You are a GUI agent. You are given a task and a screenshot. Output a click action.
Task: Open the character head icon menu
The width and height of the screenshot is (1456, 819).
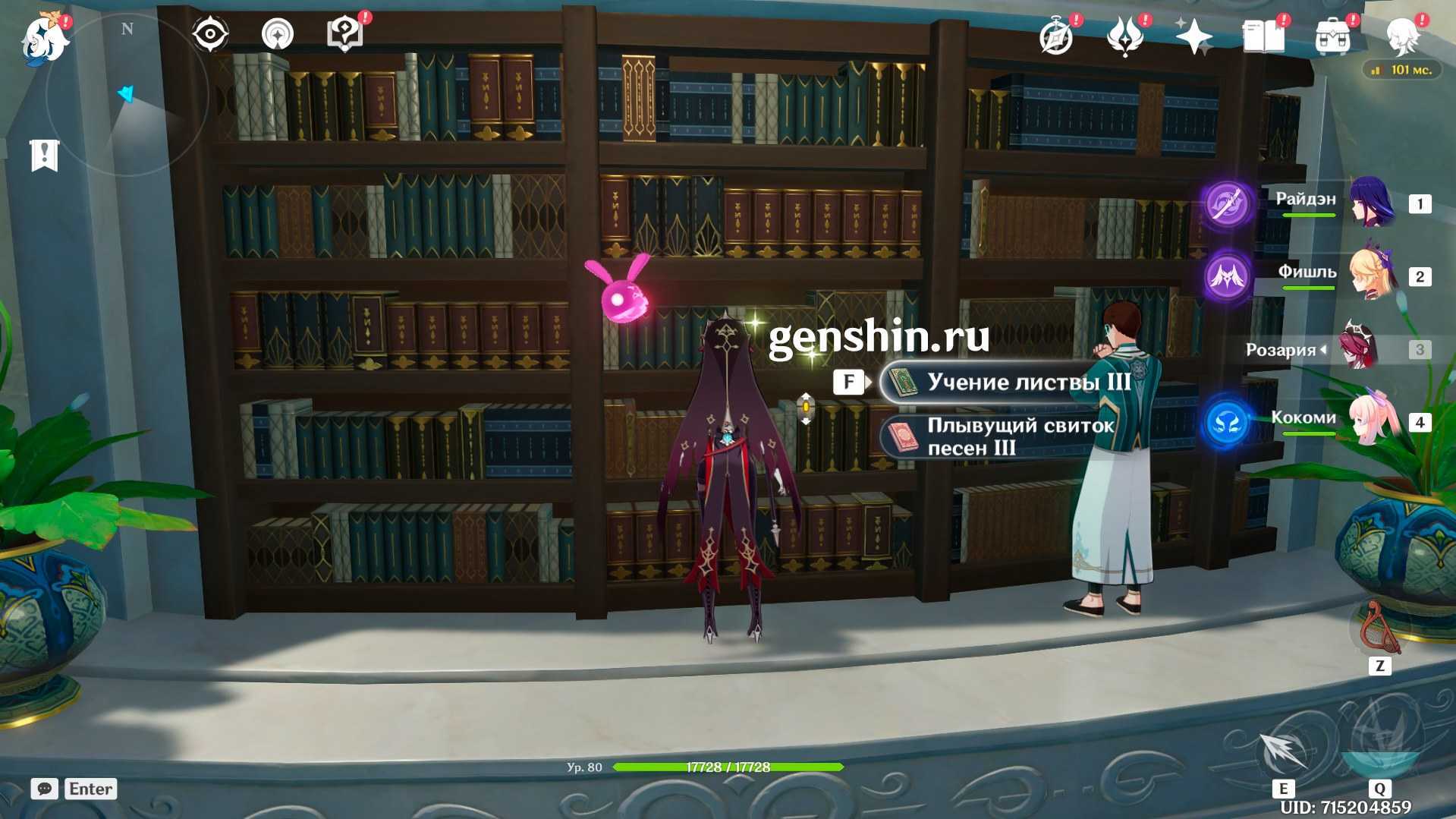(x=1402, y=36)
